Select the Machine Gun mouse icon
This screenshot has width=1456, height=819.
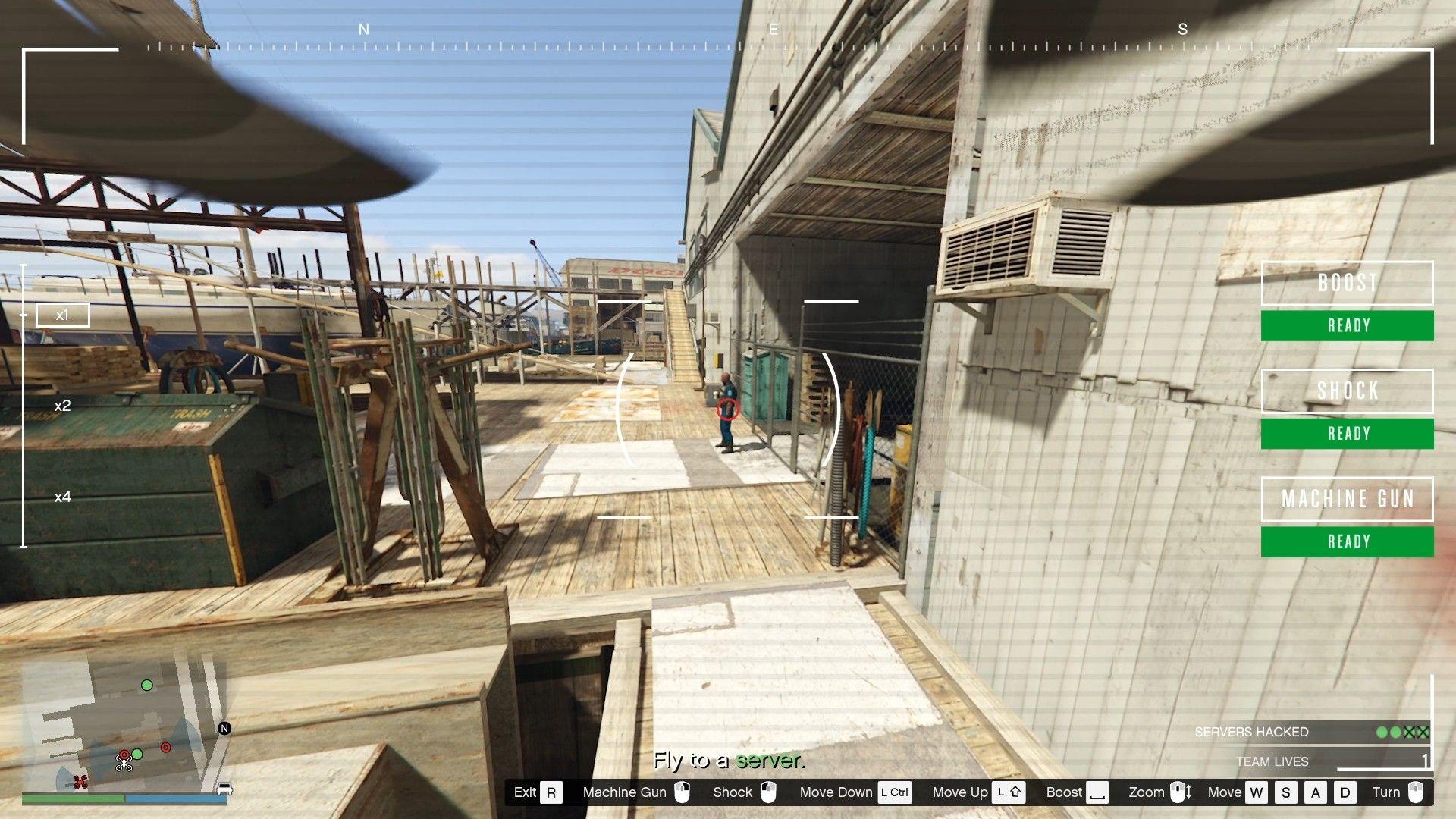[x=681, y=792]
